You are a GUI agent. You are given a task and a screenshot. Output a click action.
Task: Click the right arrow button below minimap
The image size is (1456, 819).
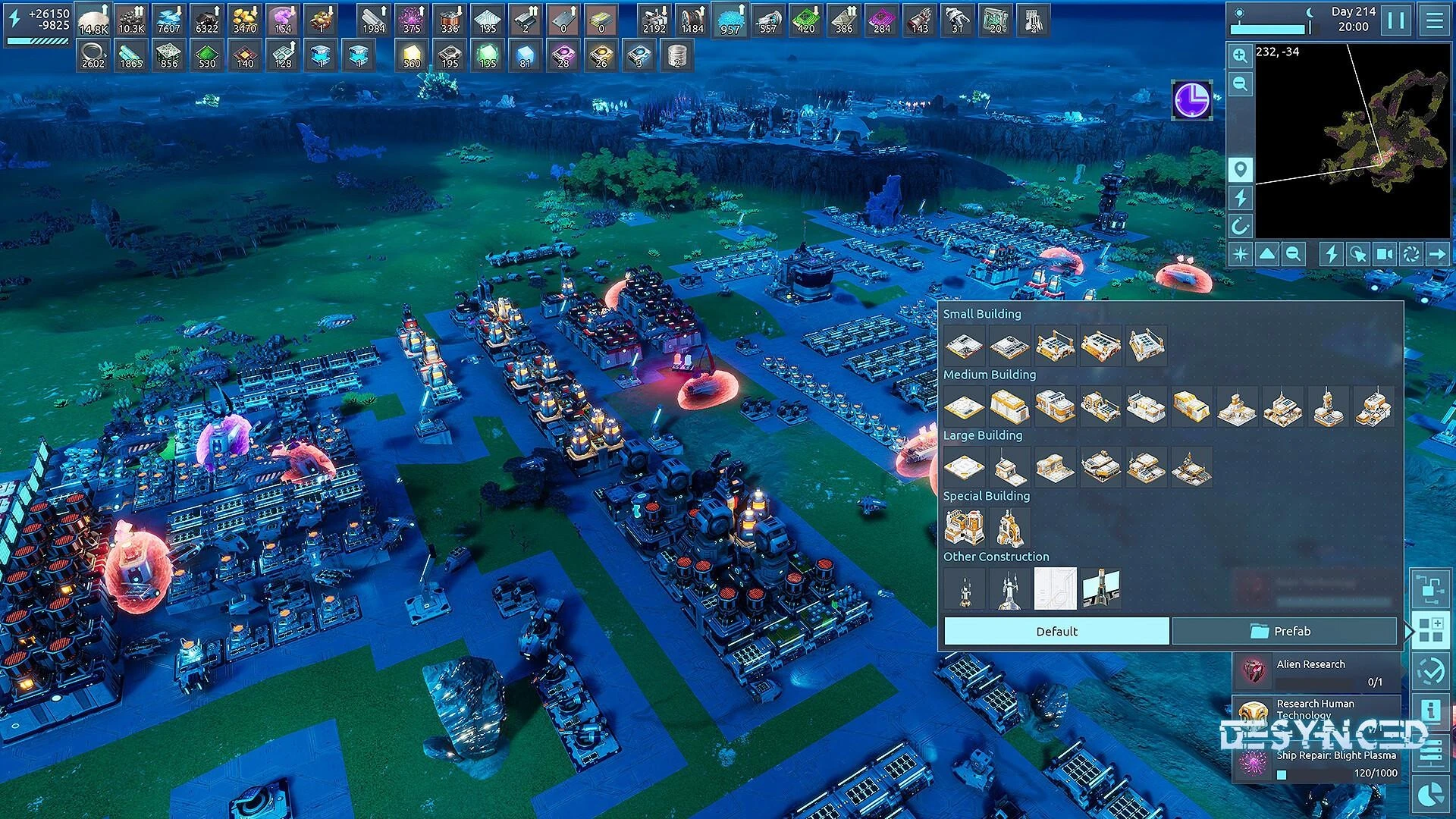coord(1437,254)
